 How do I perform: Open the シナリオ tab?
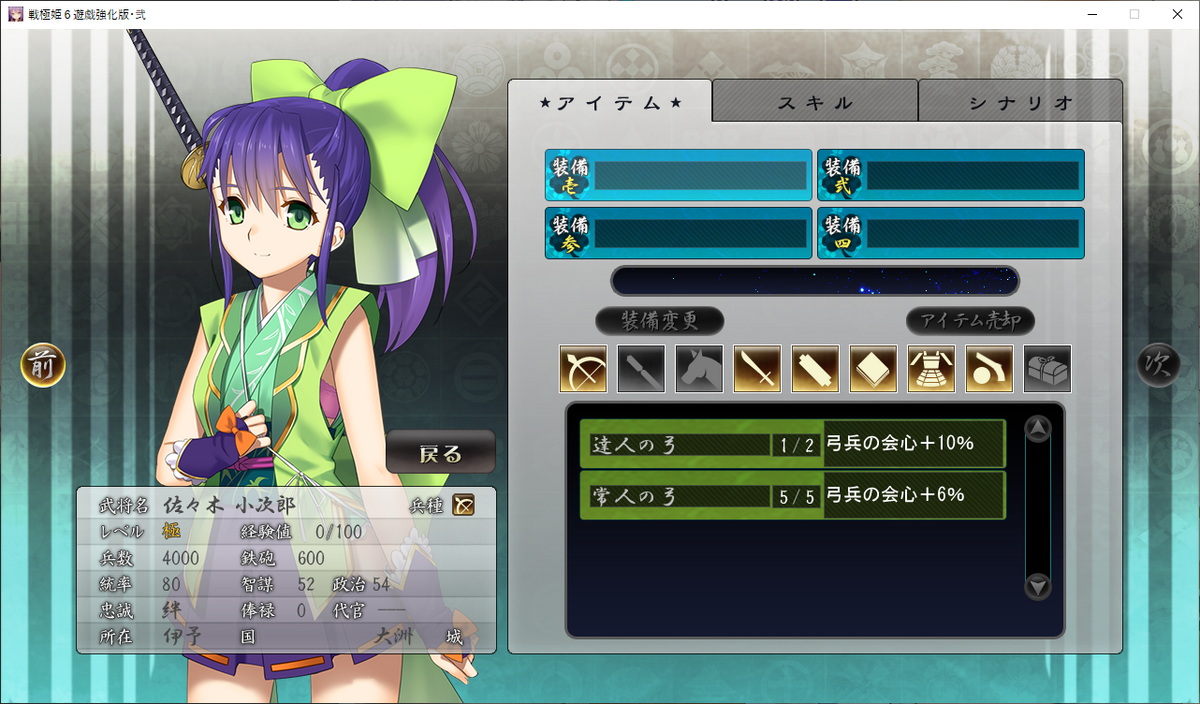(x=1020, y=102)
